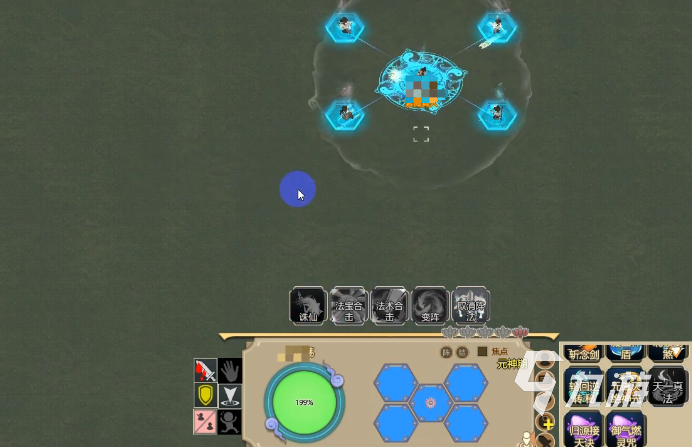Click the yellow plus button
692x447 pixels.
tap(547, 424)
